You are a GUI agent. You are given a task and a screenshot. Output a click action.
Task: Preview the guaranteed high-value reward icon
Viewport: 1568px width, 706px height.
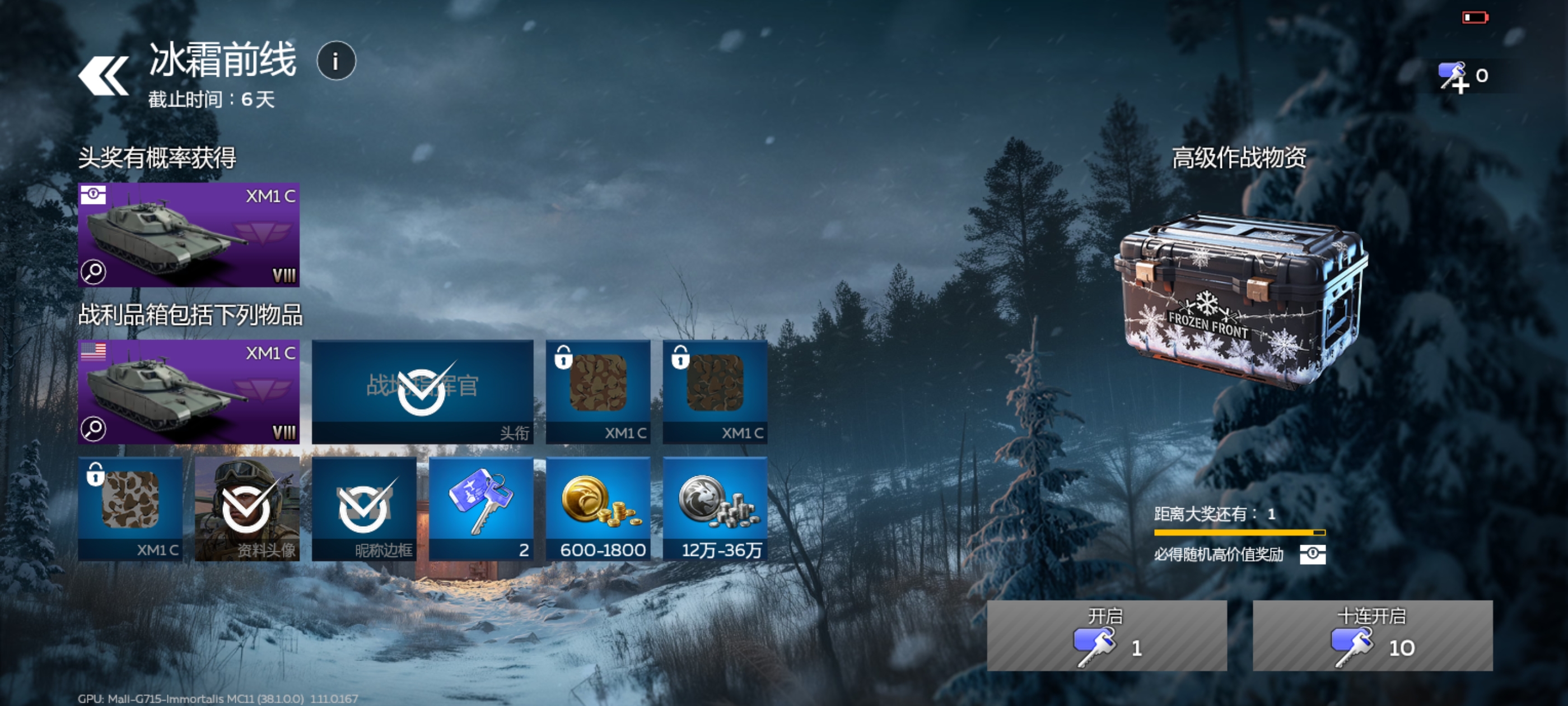1312,554
